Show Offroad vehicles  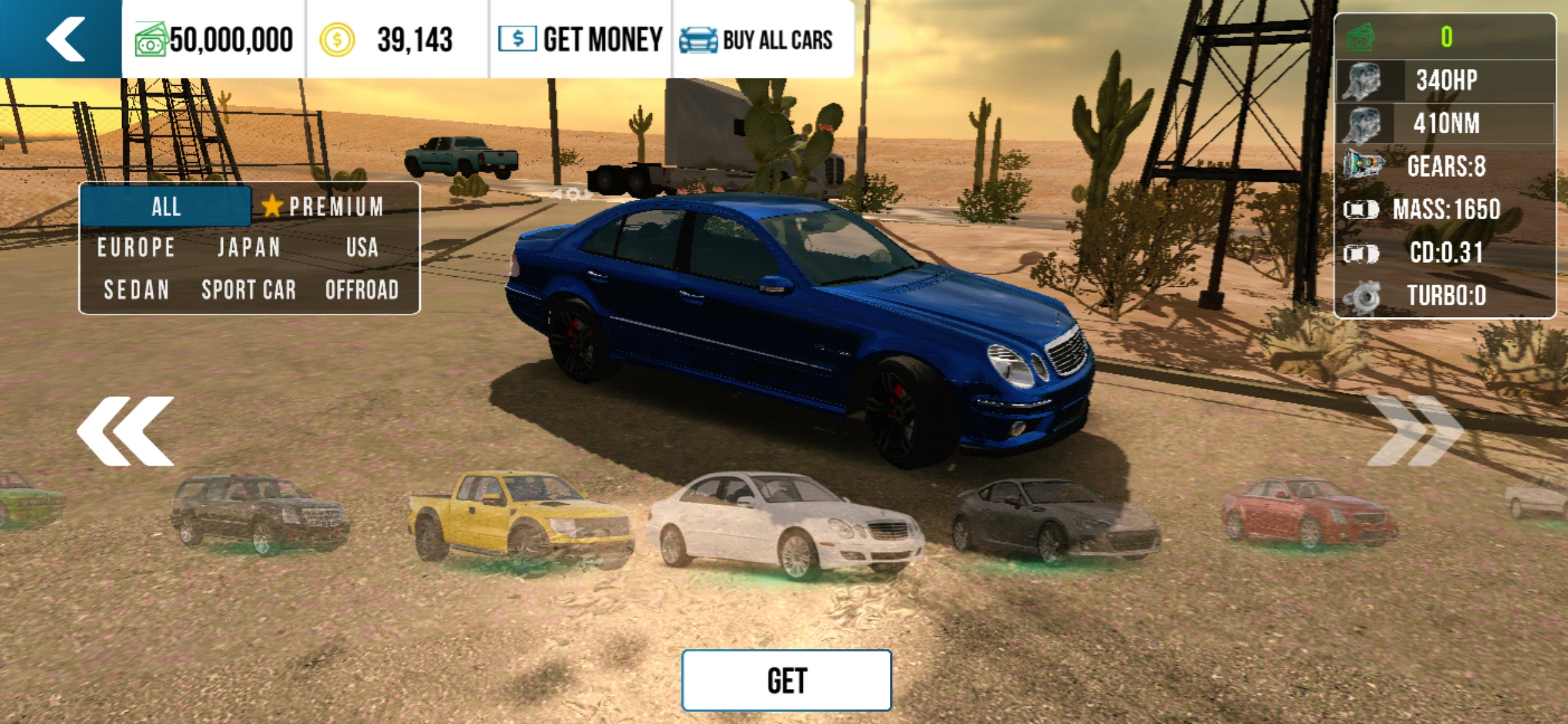click(x=362, y=290)
